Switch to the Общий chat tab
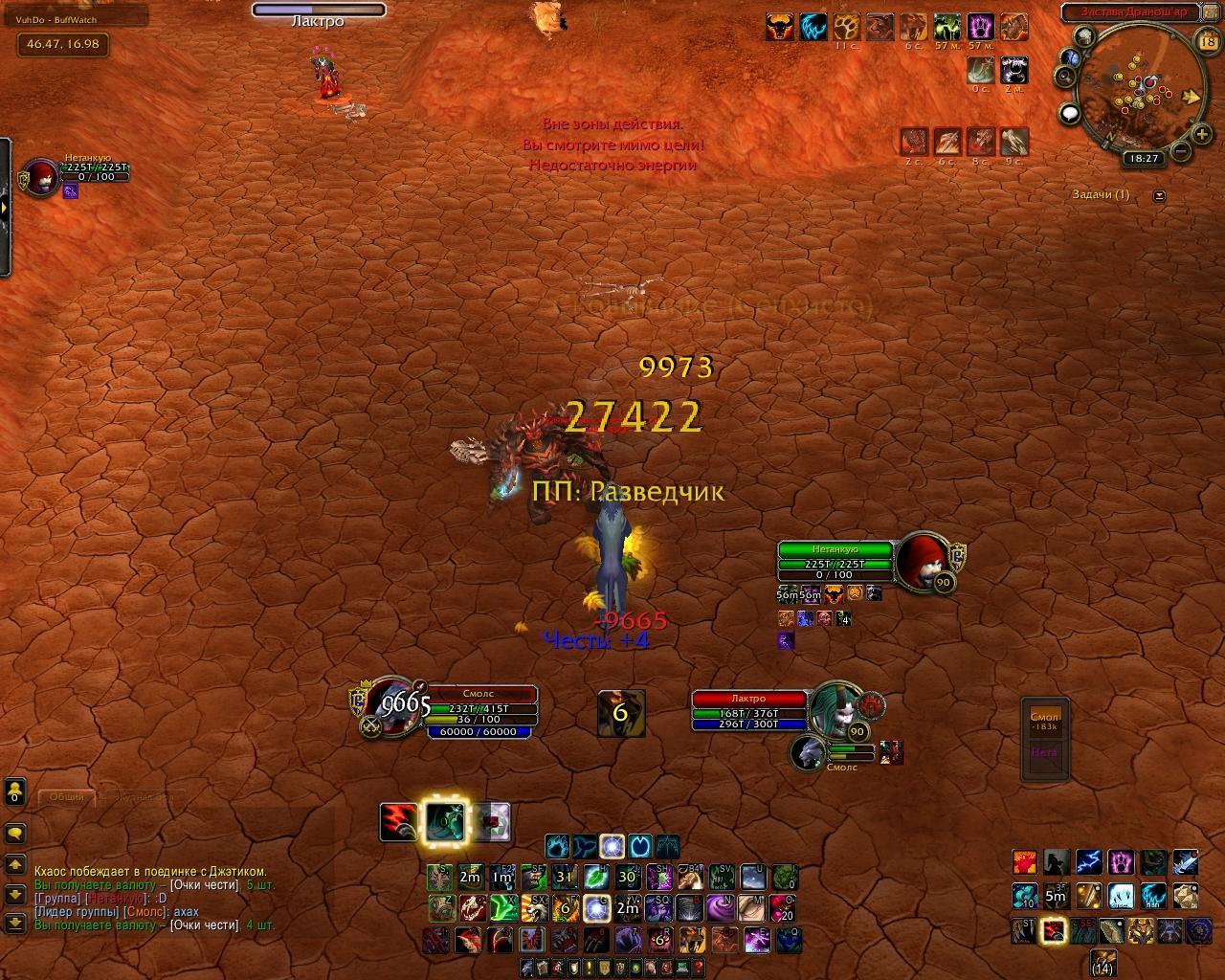 [x=67, y=796]
